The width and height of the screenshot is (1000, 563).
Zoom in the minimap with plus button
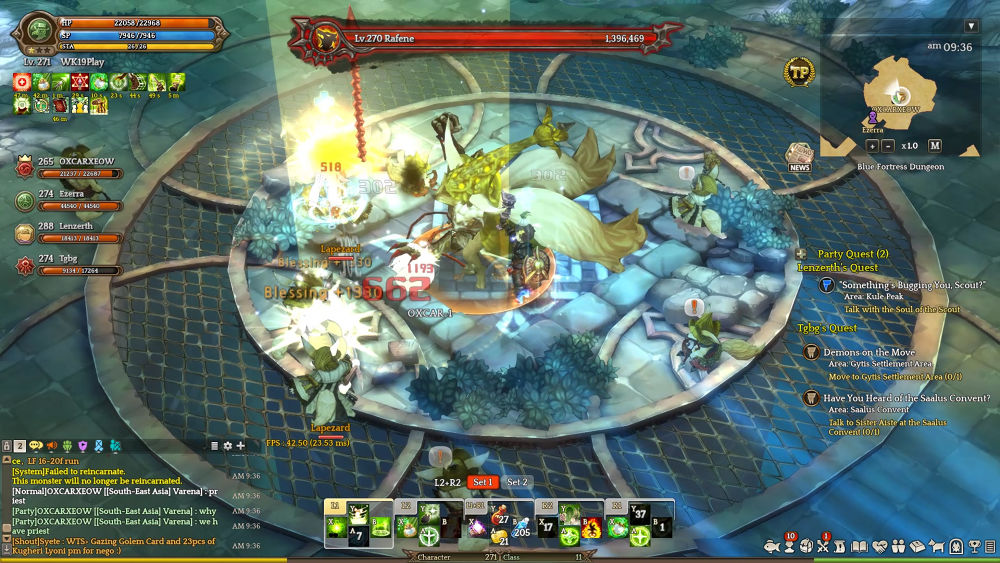point(872,145)
